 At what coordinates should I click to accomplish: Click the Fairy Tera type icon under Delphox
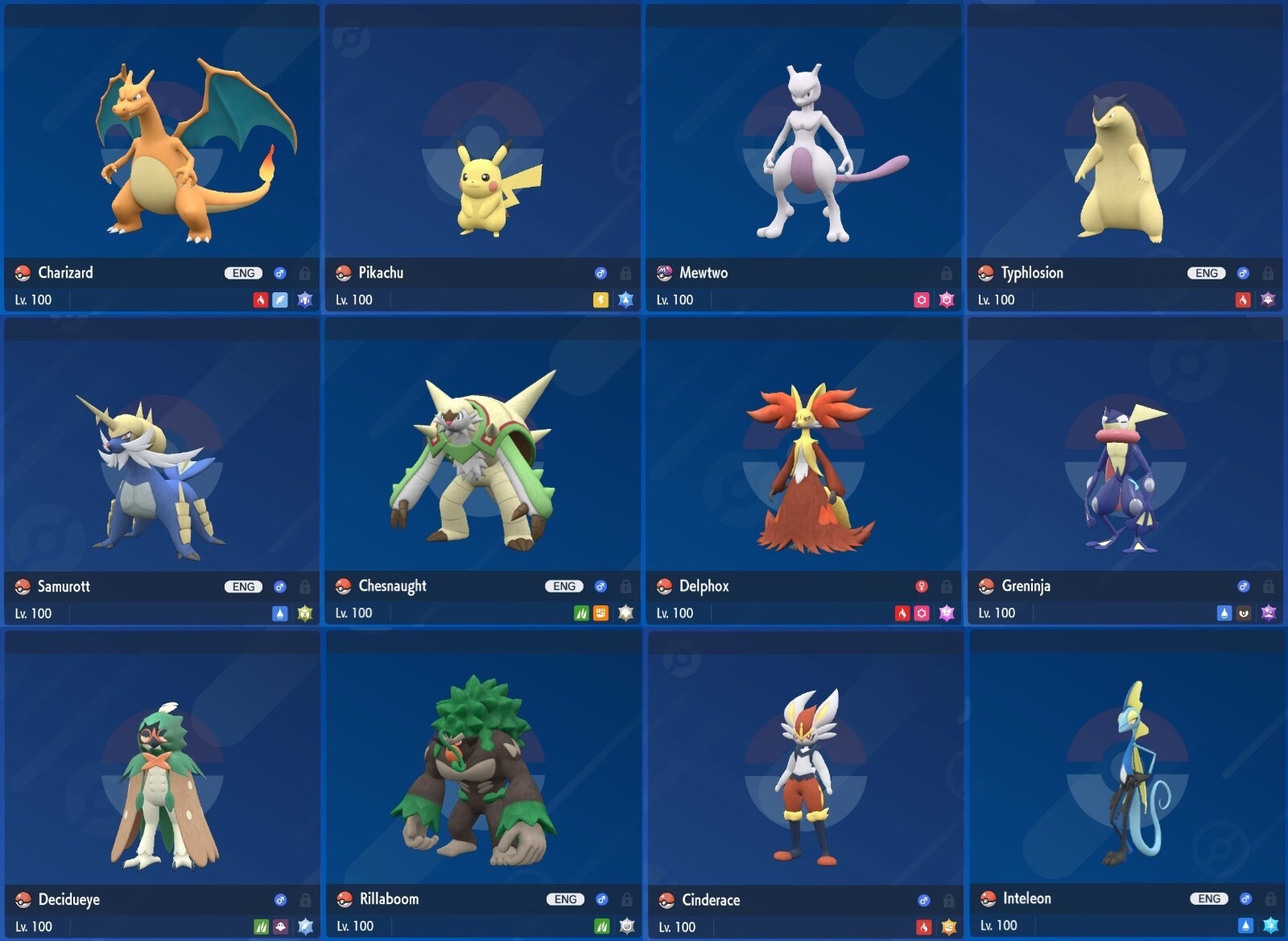(947, 613)
